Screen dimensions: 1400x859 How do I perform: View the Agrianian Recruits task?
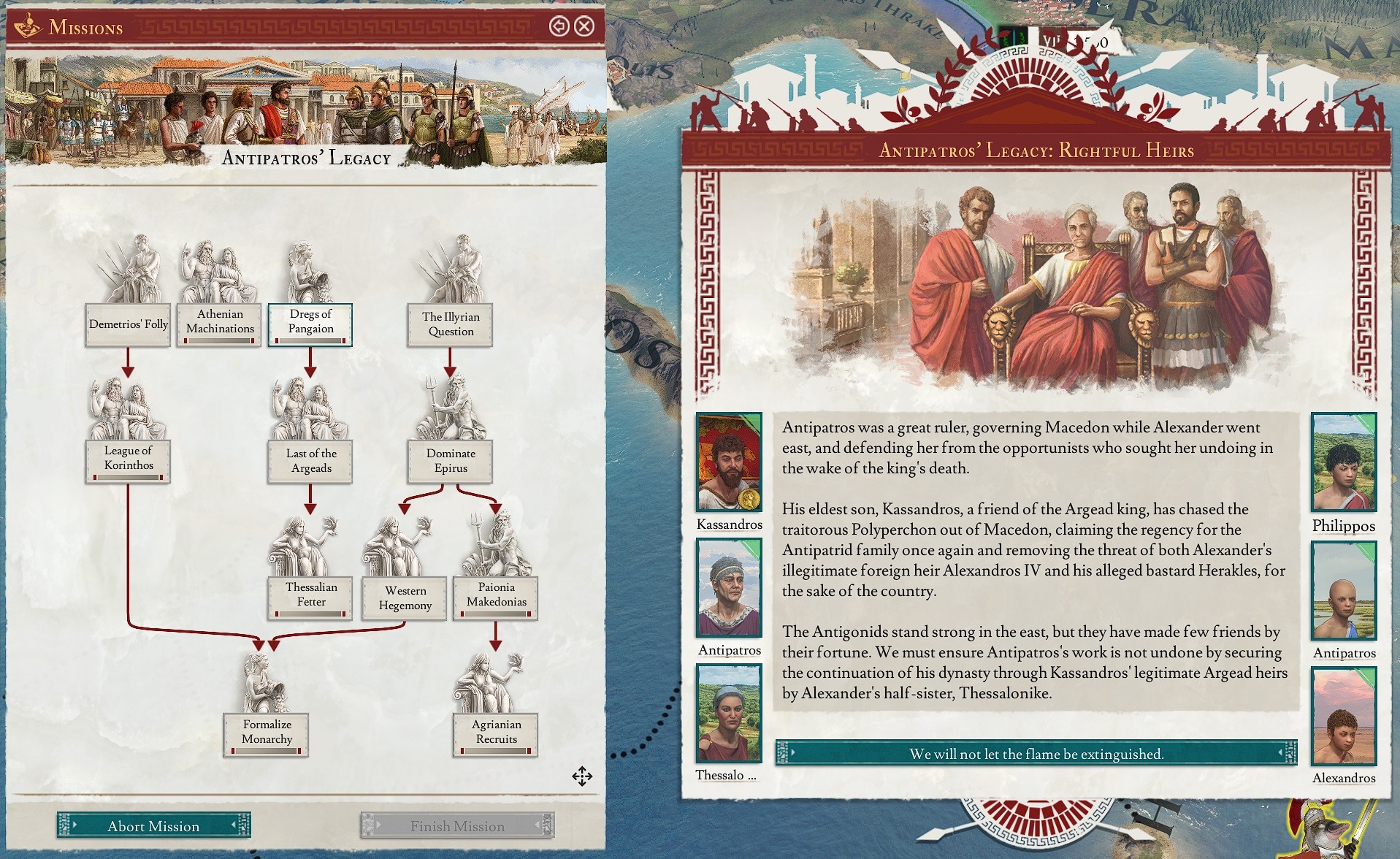pyautogui.click(x=496, y=732)
